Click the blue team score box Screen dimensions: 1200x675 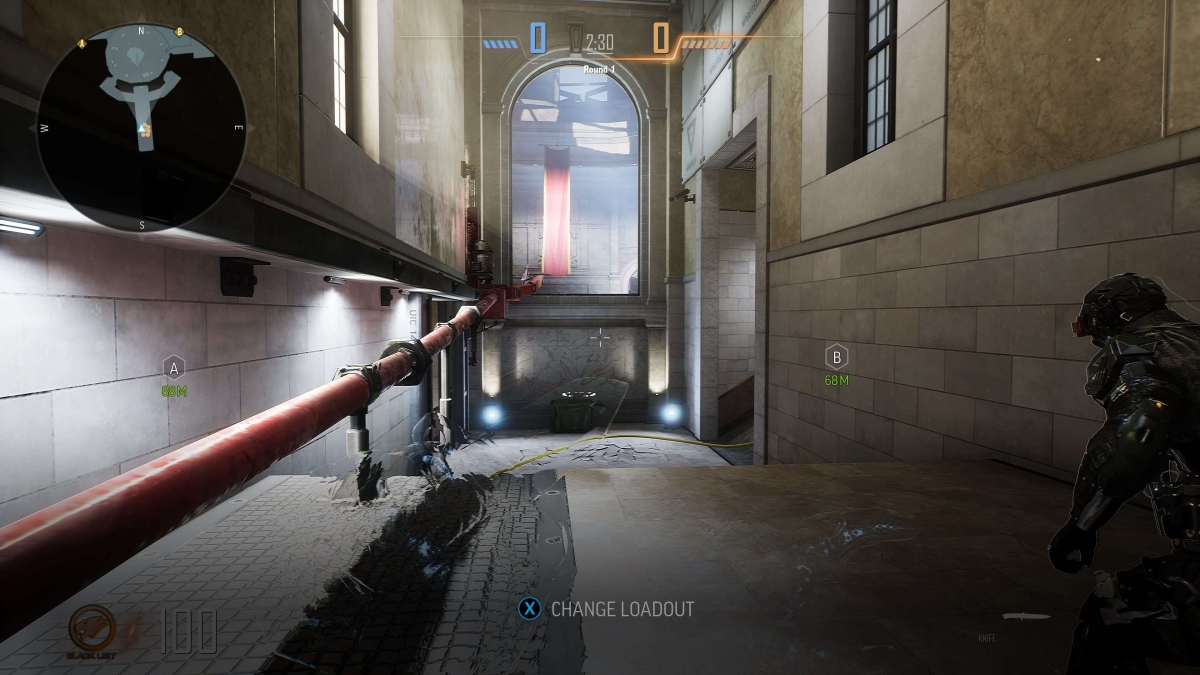click(x=538, y=39)
